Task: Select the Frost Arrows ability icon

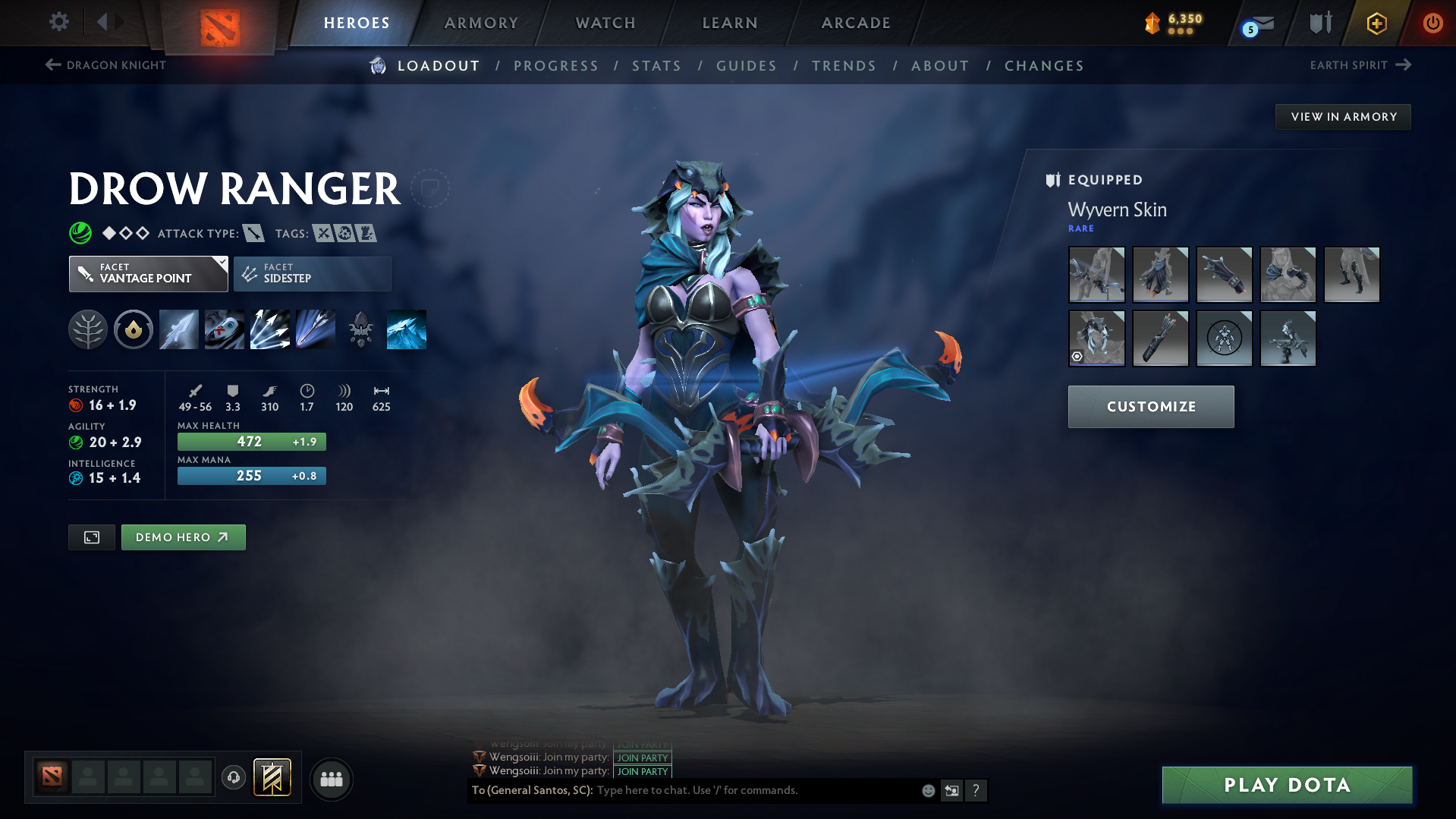Action: [178, 329]
